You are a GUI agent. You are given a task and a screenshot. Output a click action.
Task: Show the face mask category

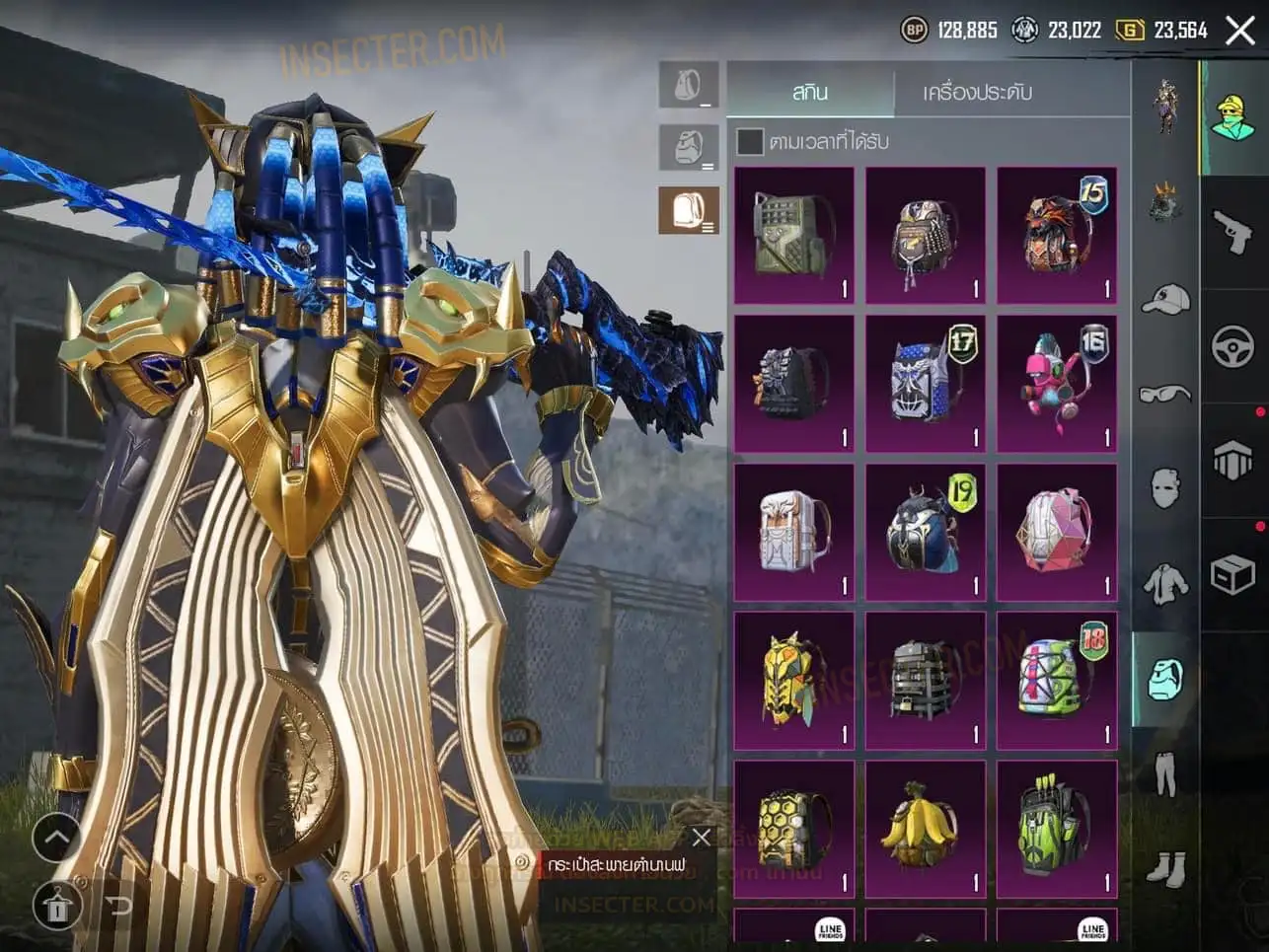click(1165, 488)
